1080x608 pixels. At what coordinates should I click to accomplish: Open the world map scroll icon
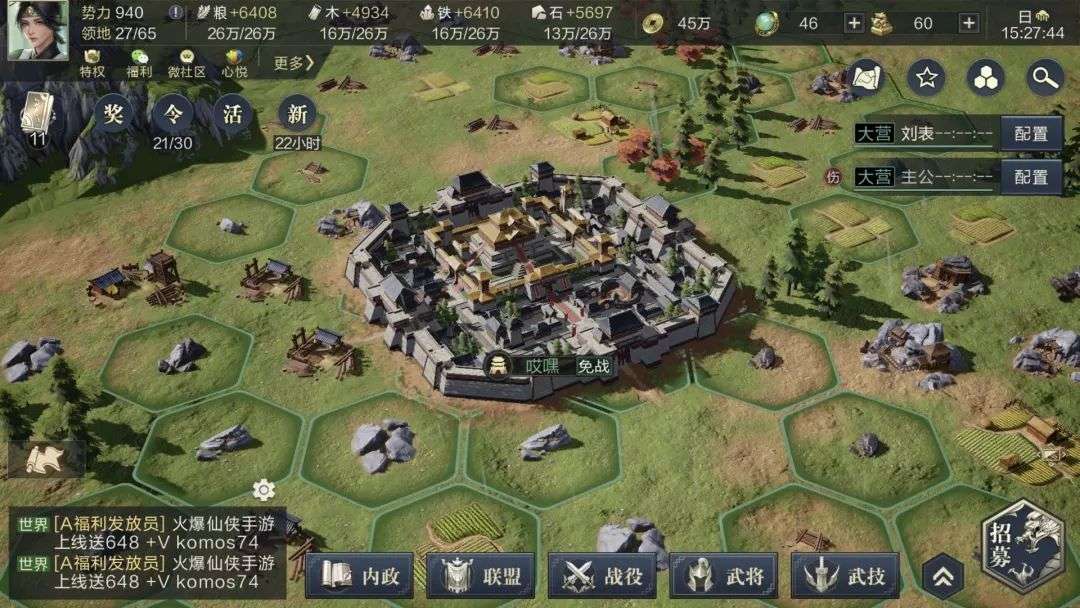[x=866, y=77]
